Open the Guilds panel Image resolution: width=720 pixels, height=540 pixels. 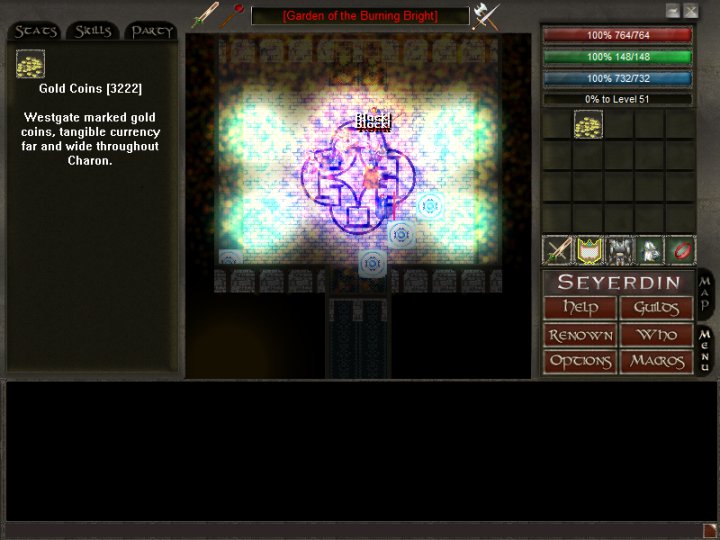(656, 308)
